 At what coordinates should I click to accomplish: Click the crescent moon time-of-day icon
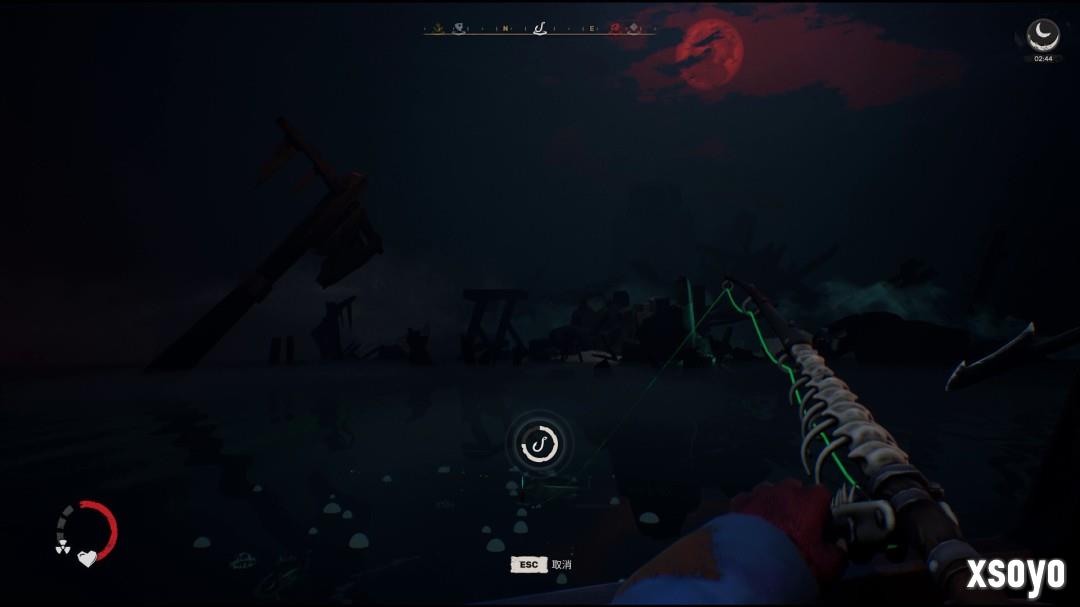tap(1043, 33)
